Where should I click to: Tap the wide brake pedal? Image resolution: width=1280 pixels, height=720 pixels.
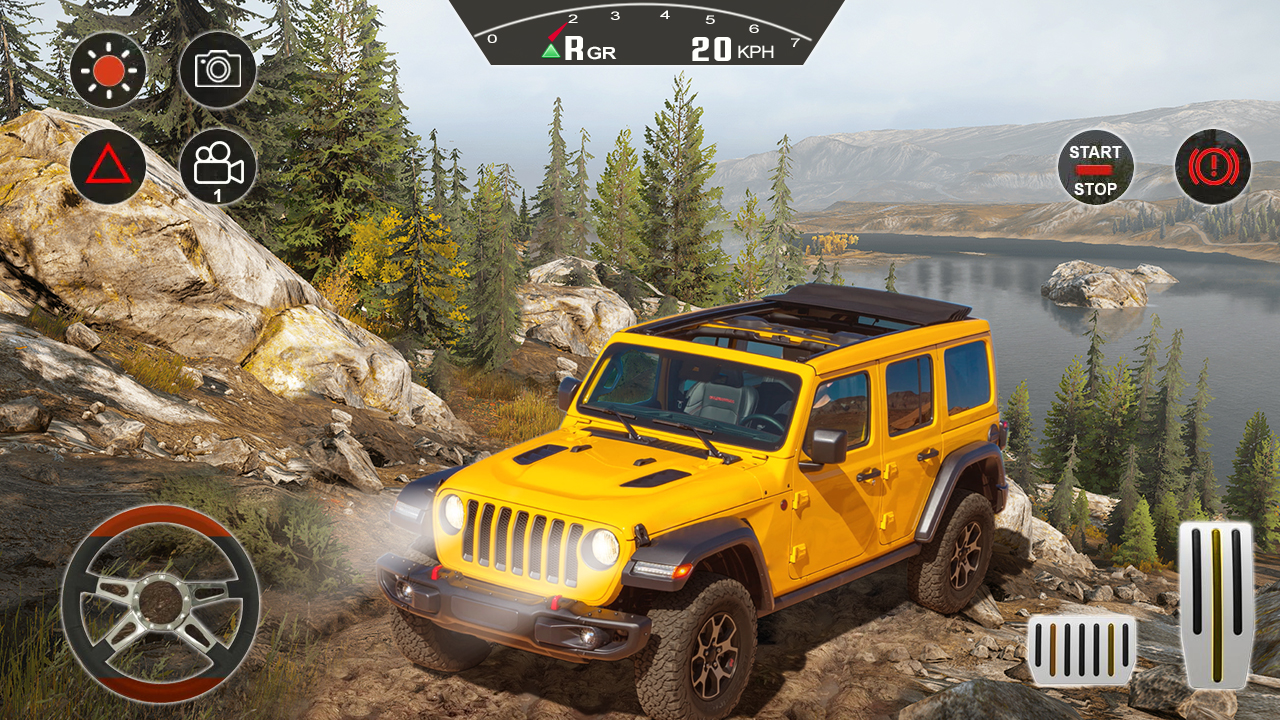click(1082, 650)
